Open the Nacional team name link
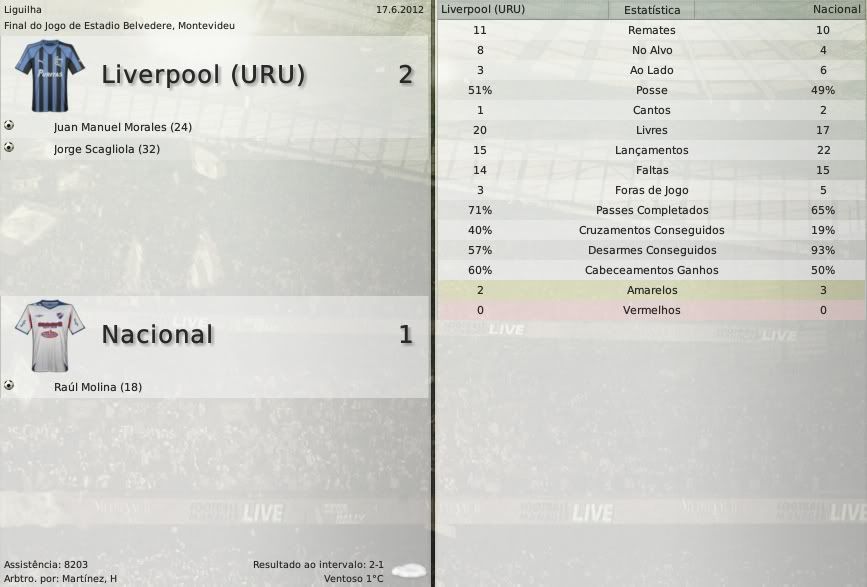 click(x=157, y=335)
